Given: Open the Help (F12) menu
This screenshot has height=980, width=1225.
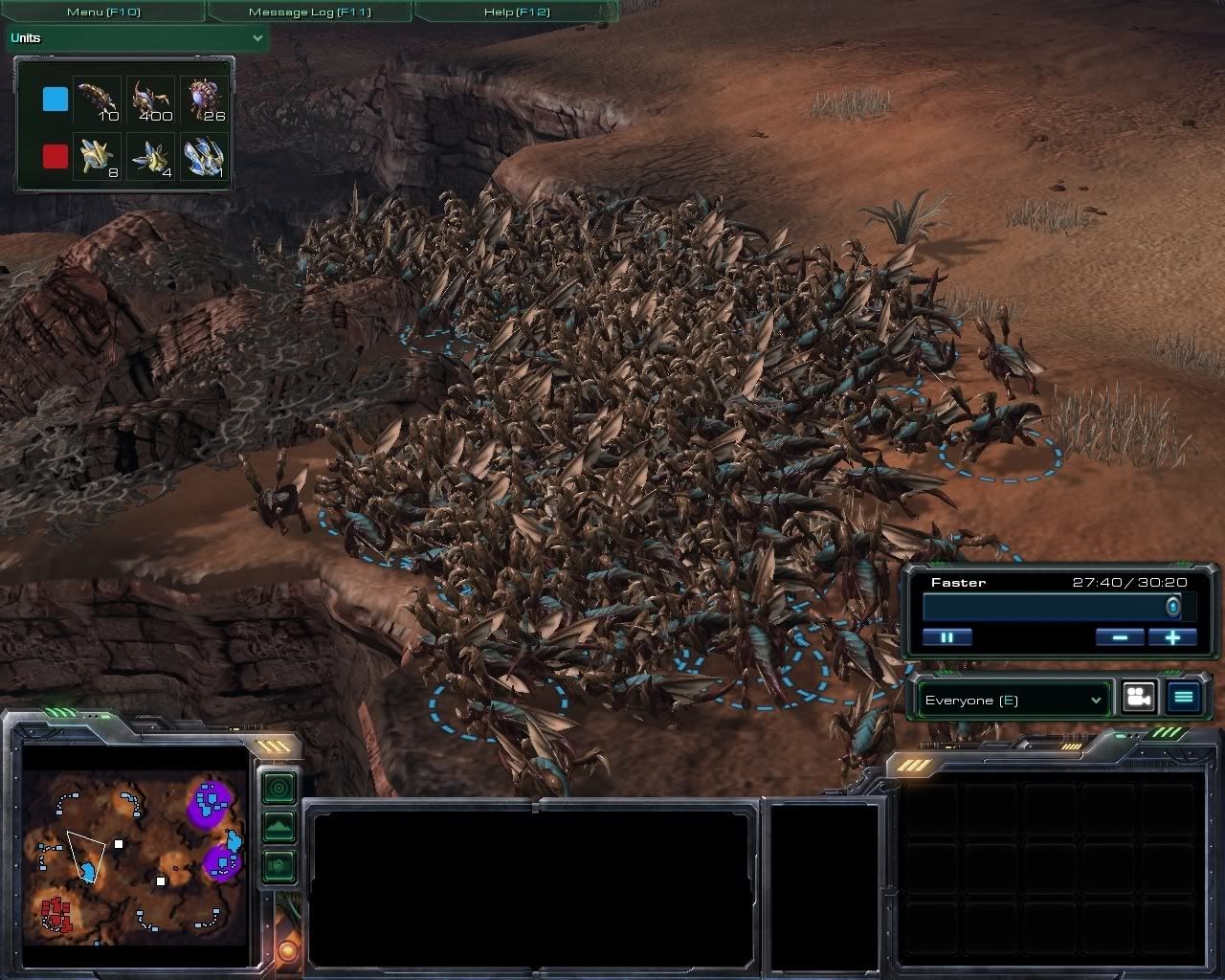Looking at the screenshot, I should (x=518, y=11).
